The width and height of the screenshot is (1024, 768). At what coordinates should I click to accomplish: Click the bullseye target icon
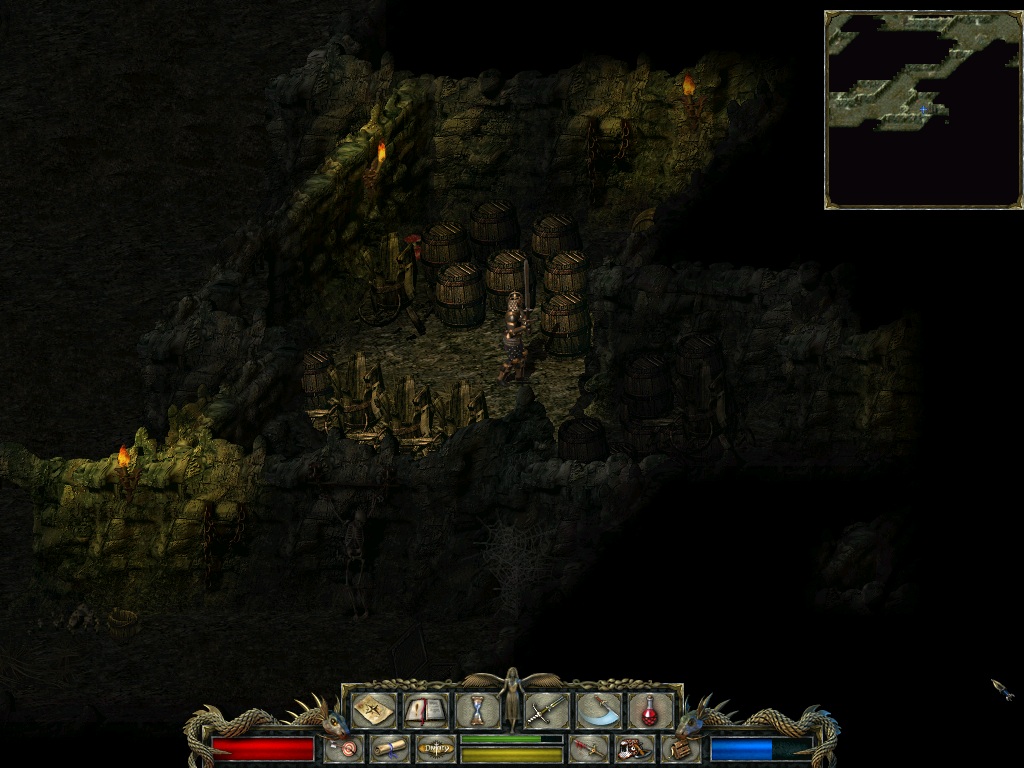point(343,748)
